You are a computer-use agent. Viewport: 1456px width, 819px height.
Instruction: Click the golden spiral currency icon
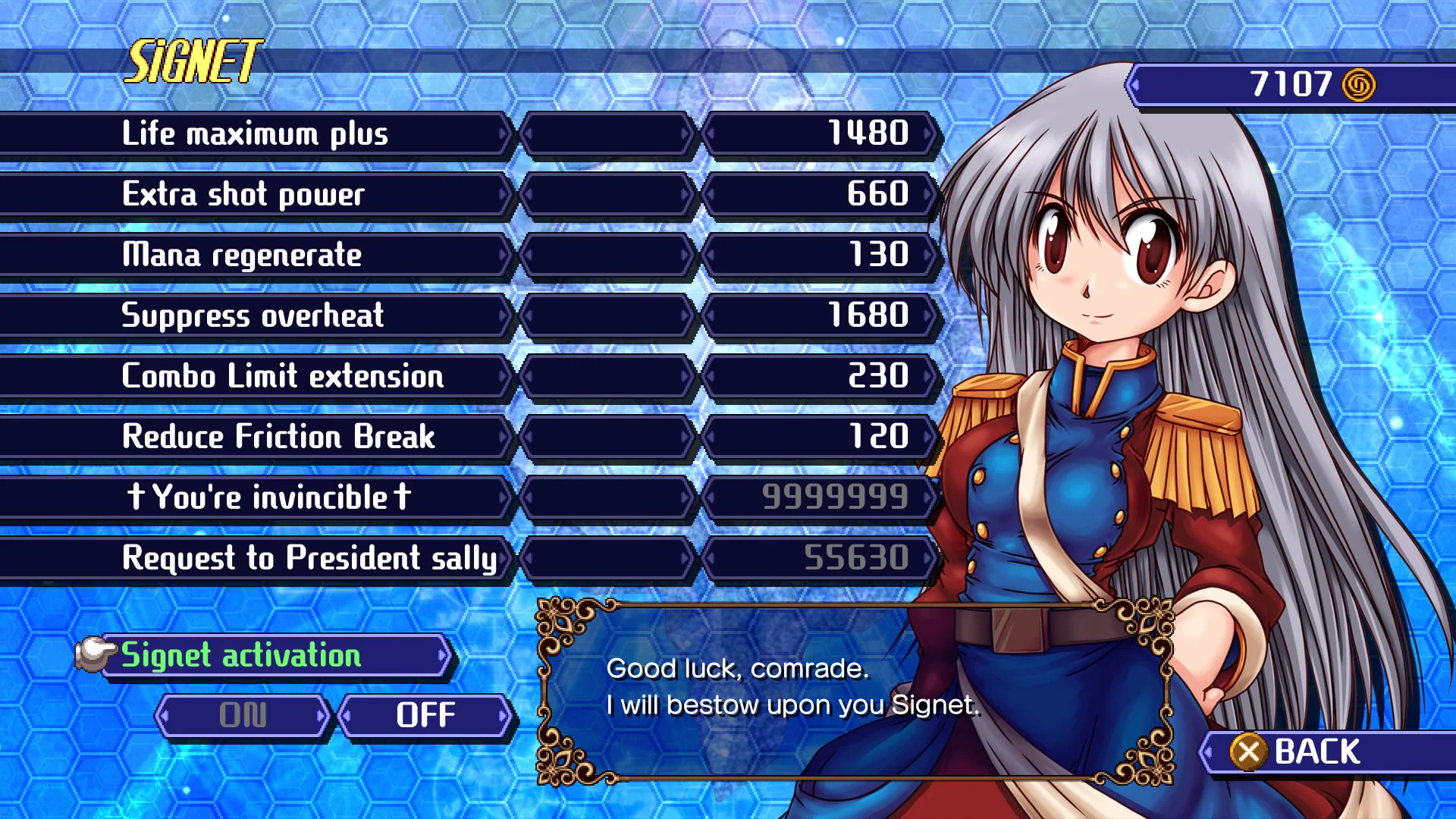click(1357, 83)
